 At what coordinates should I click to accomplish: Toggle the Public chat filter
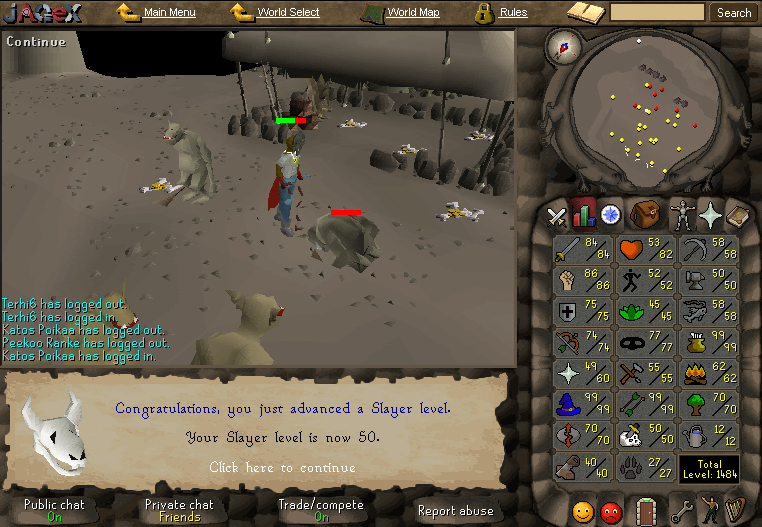tap(54, 510)
